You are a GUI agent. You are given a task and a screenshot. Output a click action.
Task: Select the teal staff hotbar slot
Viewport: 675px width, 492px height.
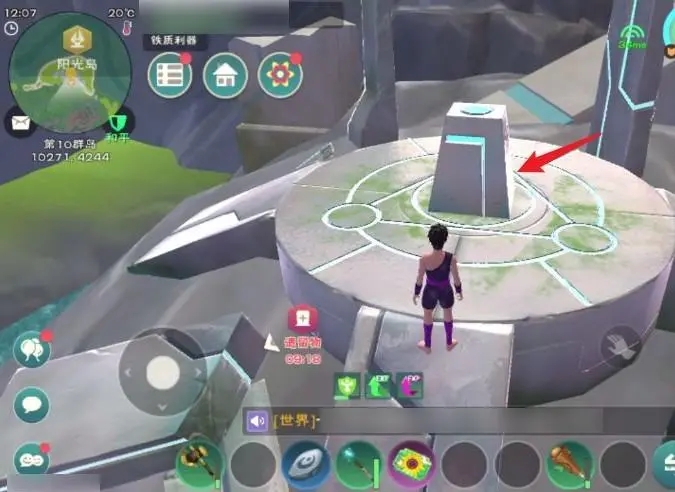358,465
